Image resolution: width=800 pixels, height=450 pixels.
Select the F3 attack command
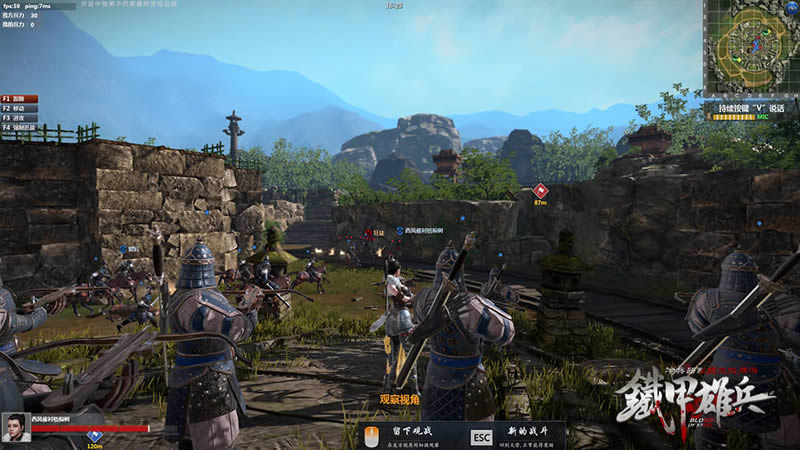(19, 118)
